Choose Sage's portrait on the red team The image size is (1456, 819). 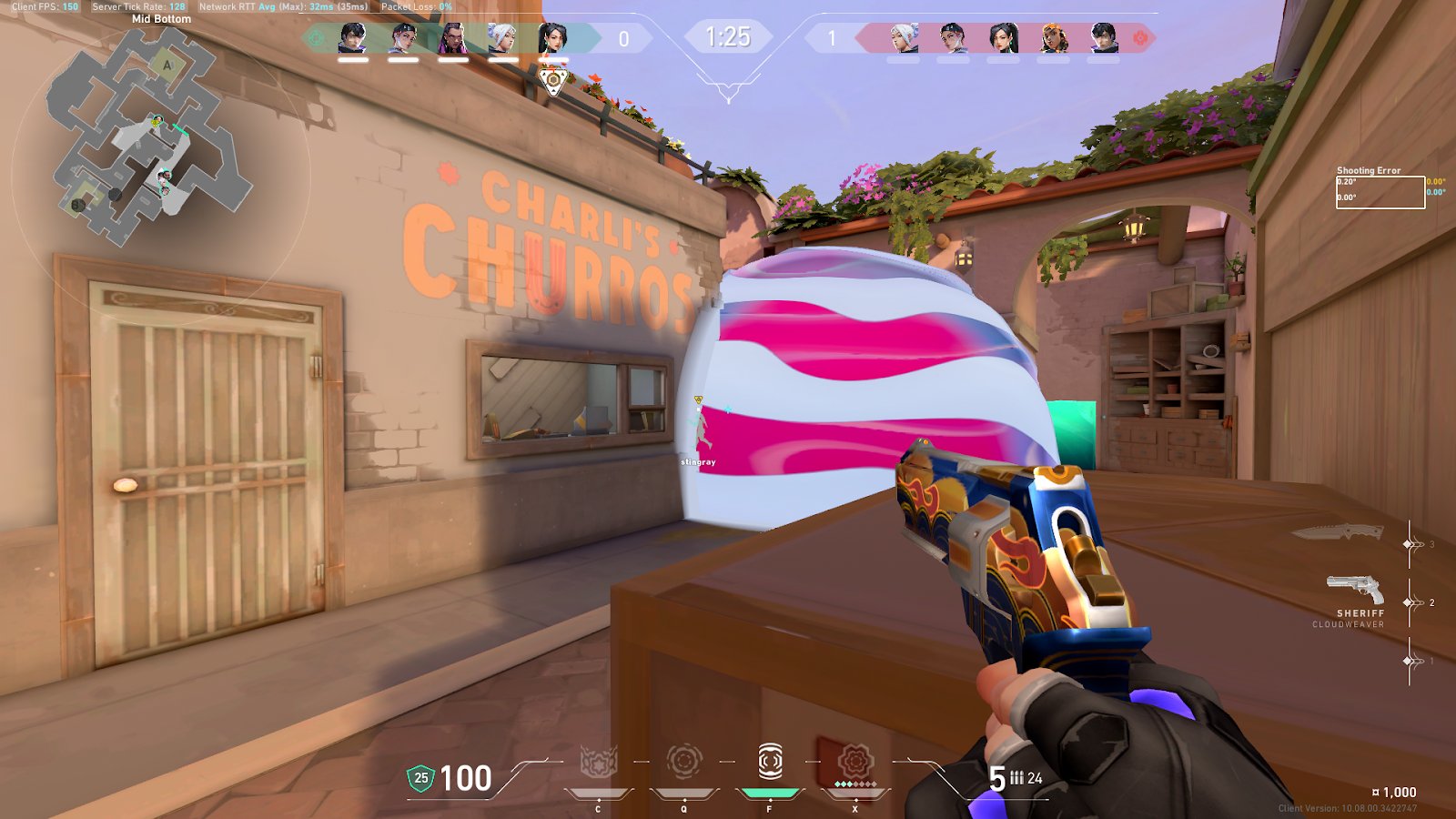pyautogui.click(x=1003, y=38)
